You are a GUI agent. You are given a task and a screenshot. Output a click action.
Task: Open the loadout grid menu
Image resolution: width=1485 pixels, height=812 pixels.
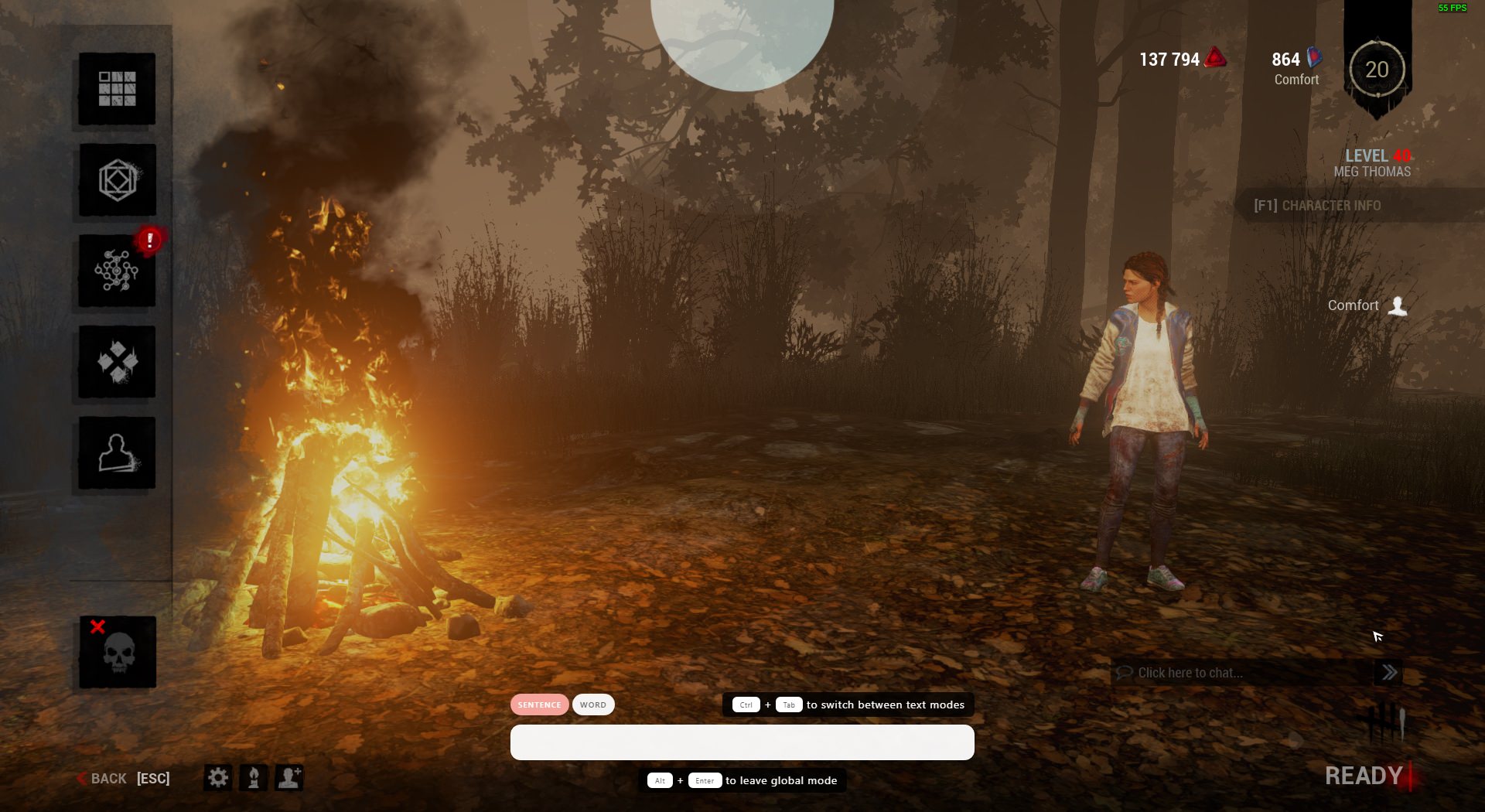117,89
